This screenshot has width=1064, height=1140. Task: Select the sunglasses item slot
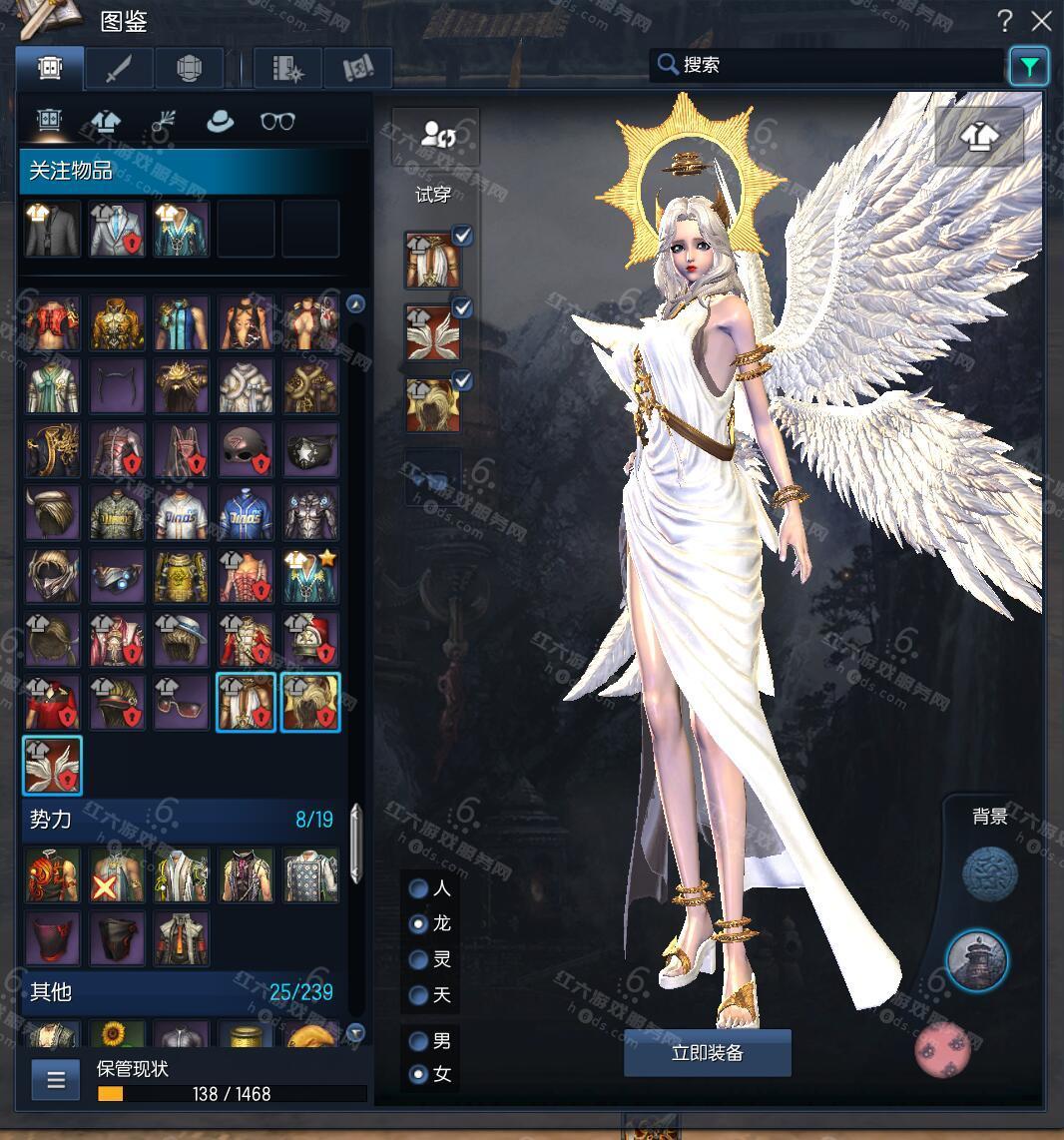182,702
